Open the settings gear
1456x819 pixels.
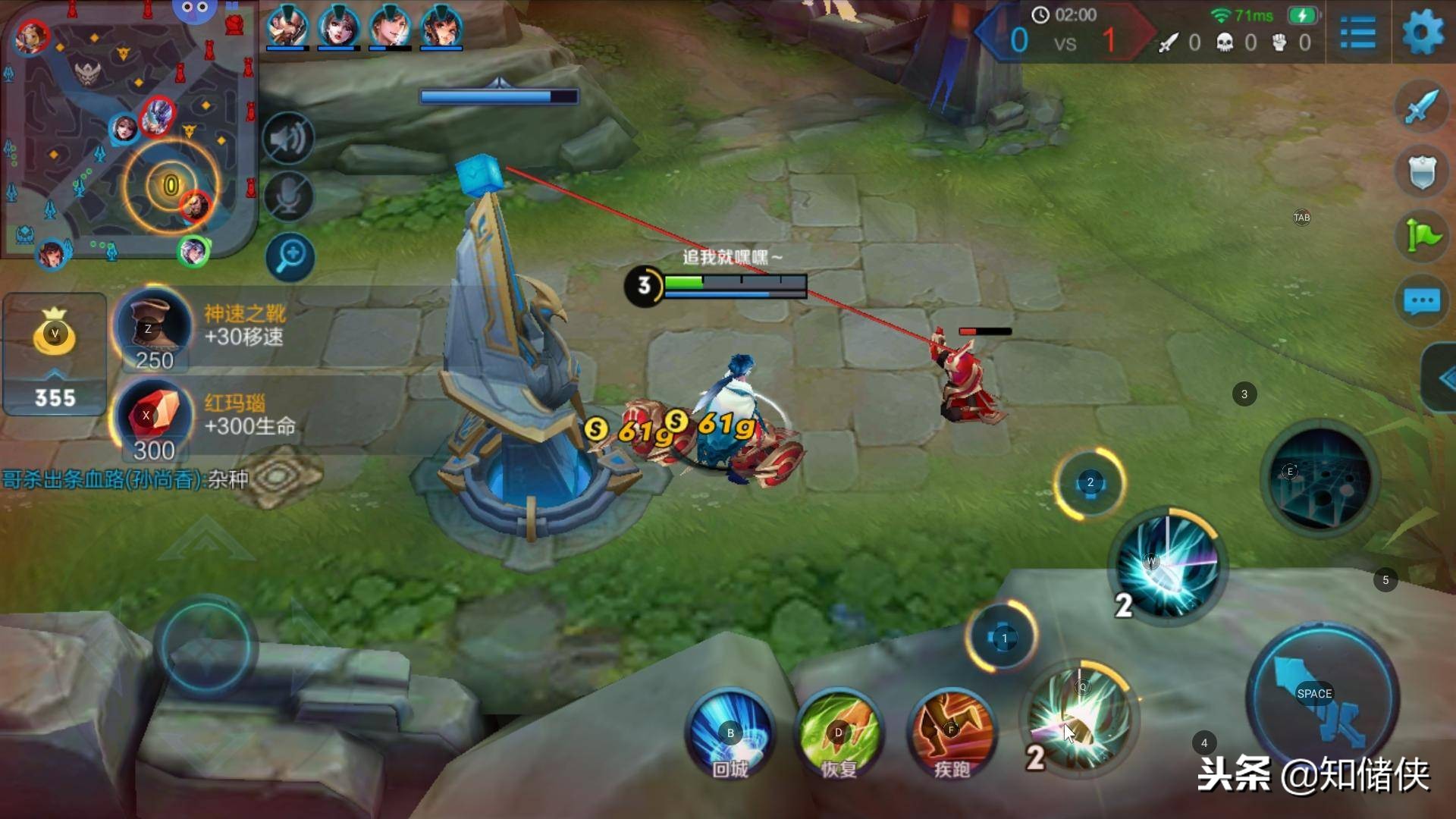[x=1423, y=34]
